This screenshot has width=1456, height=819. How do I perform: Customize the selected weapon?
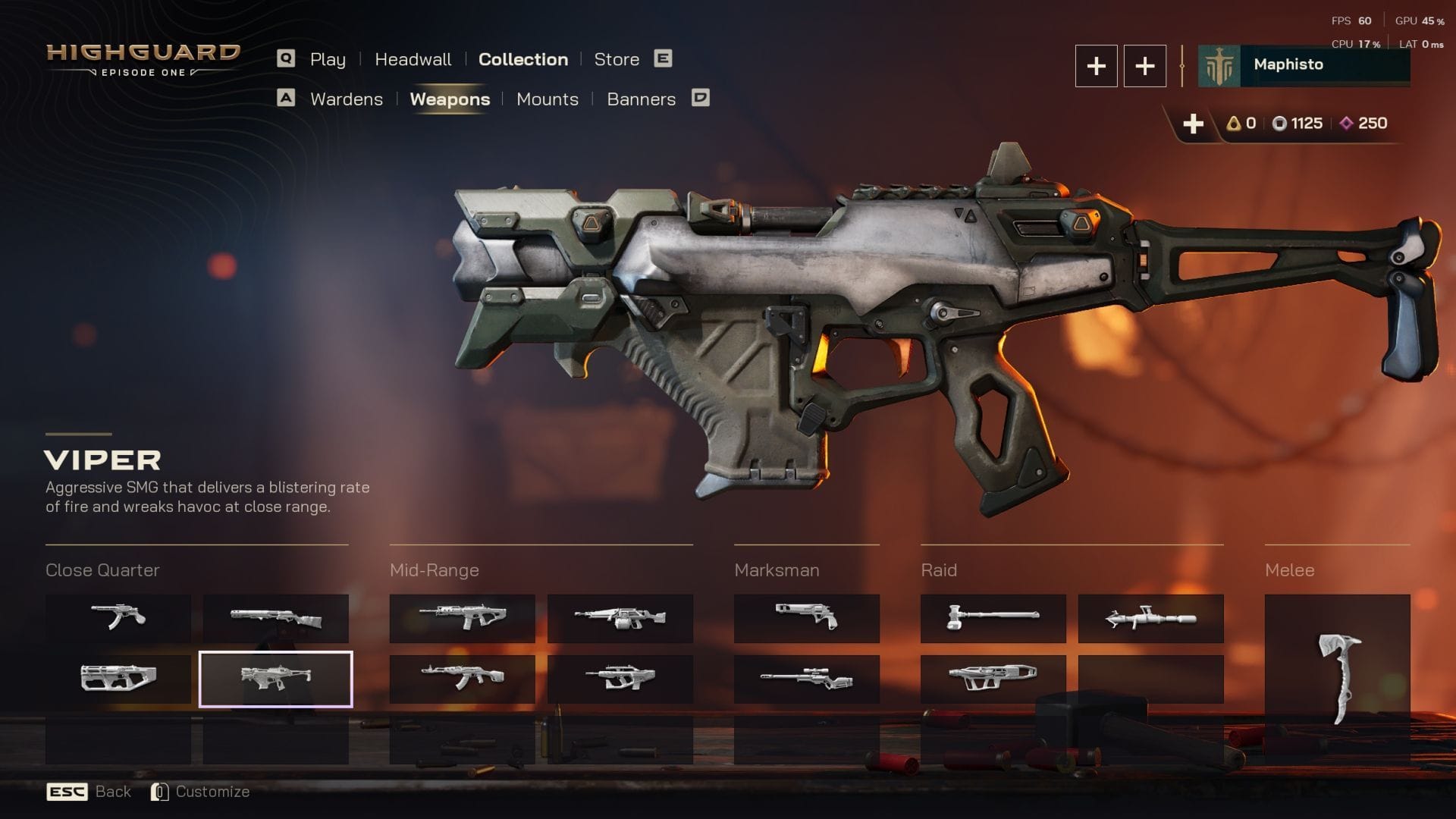(x=202, y=792)
